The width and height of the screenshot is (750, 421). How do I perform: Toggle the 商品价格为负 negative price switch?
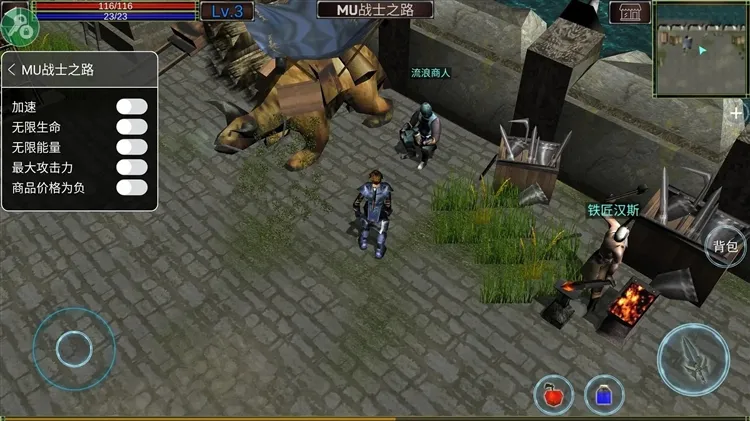[x=132, y=187]
